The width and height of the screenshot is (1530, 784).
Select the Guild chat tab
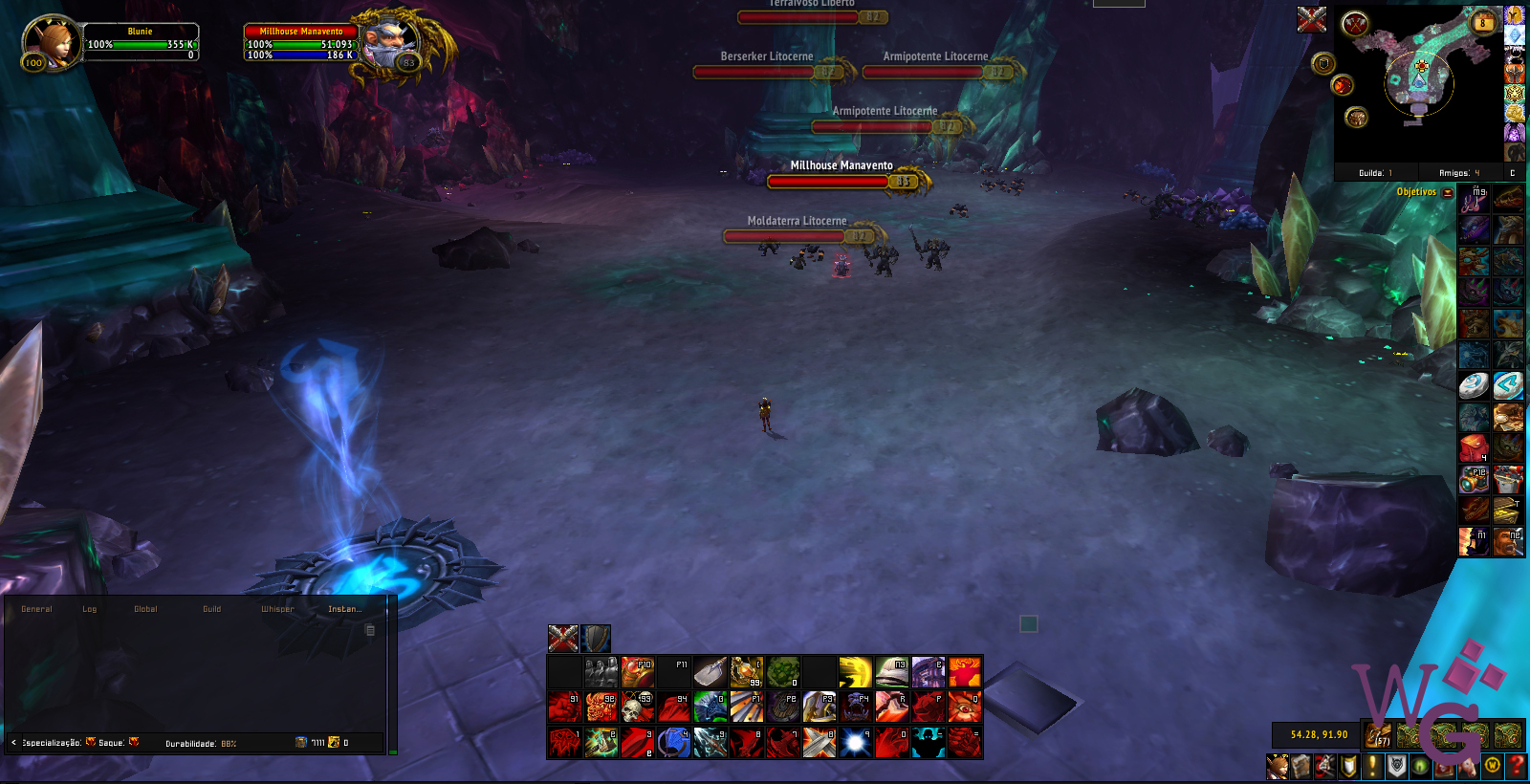click(x=211, y=609)
